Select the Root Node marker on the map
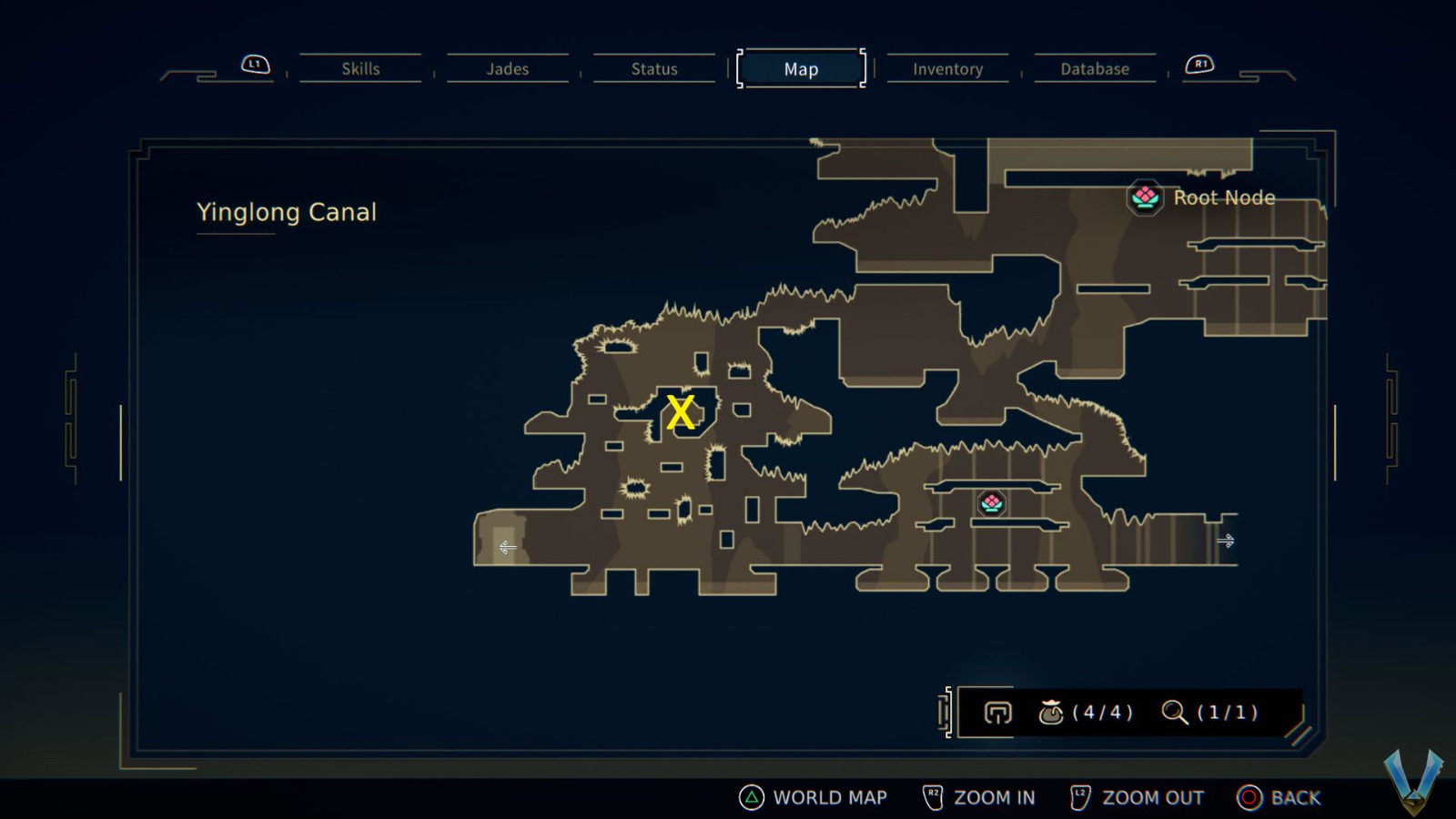Viewport: 1456px width, 819px height. [x=990, y=501]
